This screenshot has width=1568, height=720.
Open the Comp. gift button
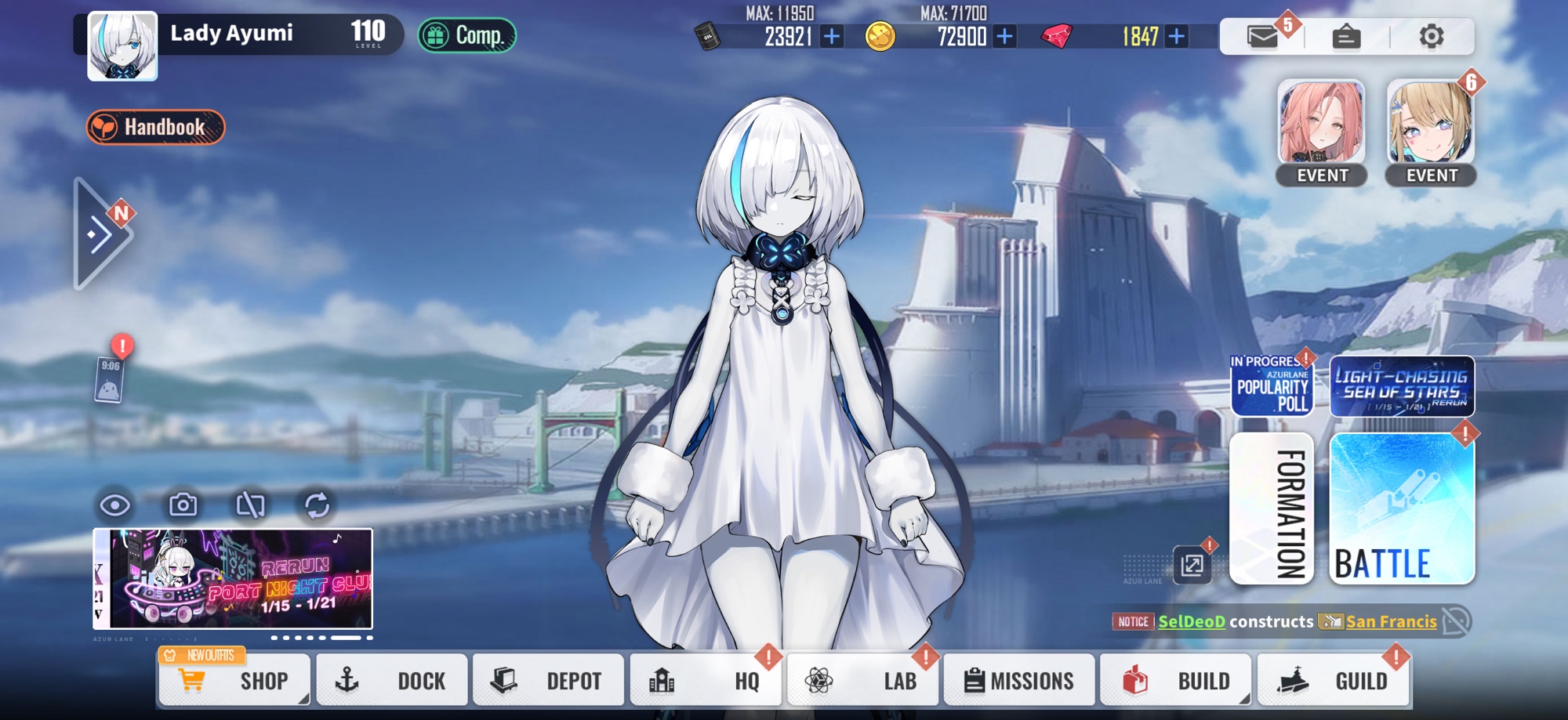(466, 35)
